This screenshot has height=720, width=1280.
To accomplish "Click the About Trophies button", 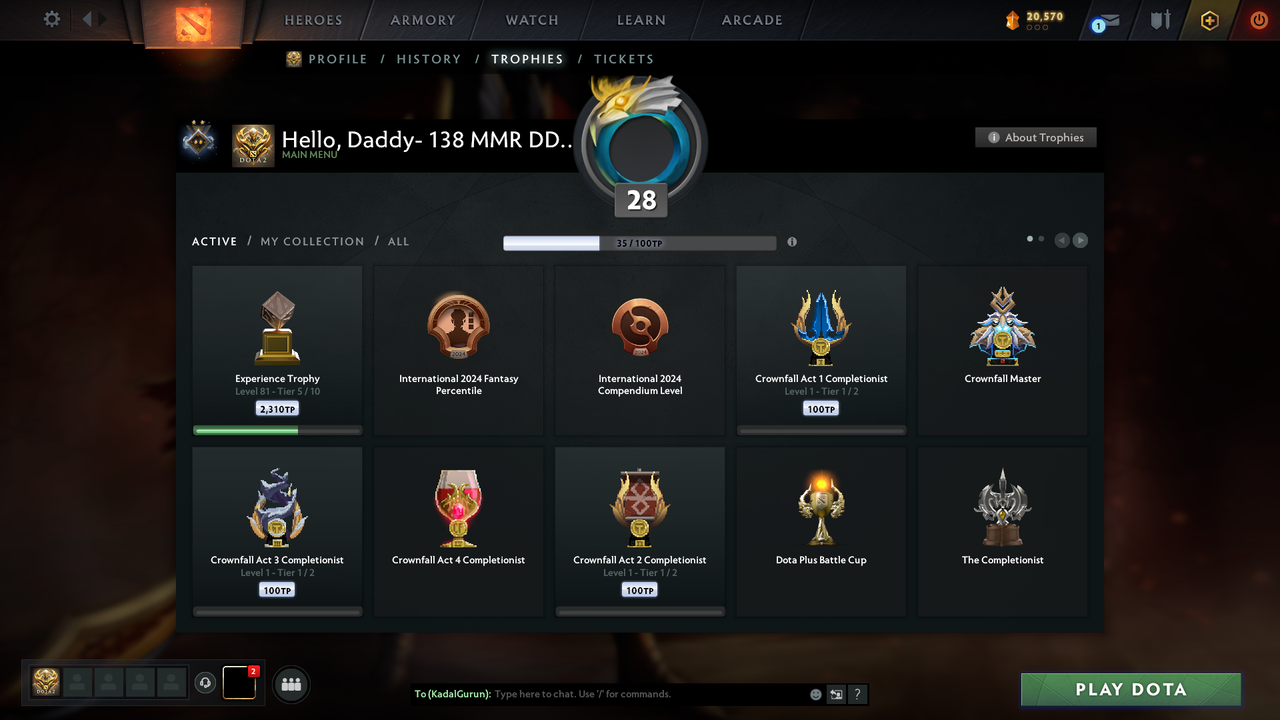I will (x=1035, y=137).
